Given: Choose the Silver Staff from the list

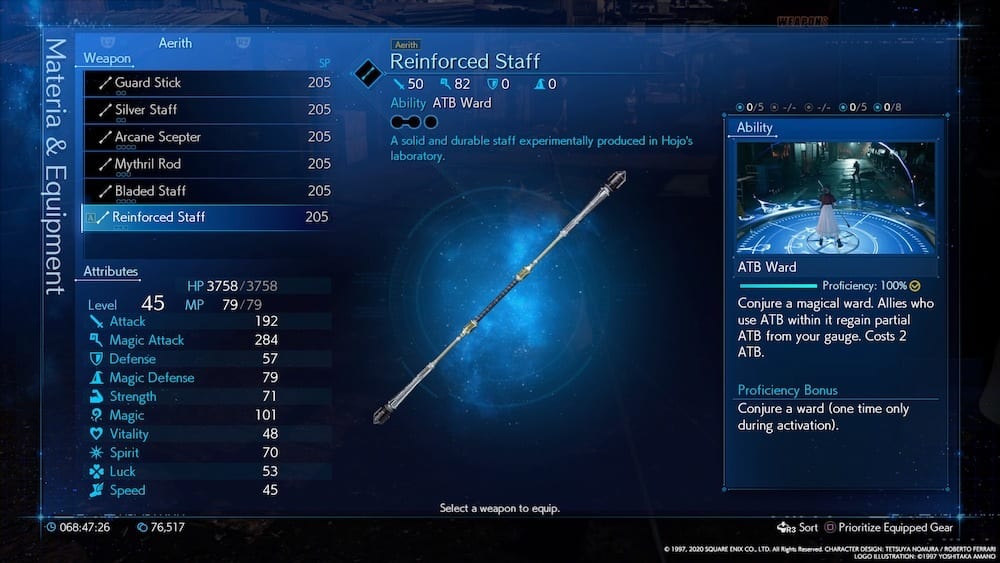Looking at the screenshot, I should coord(206,110).
